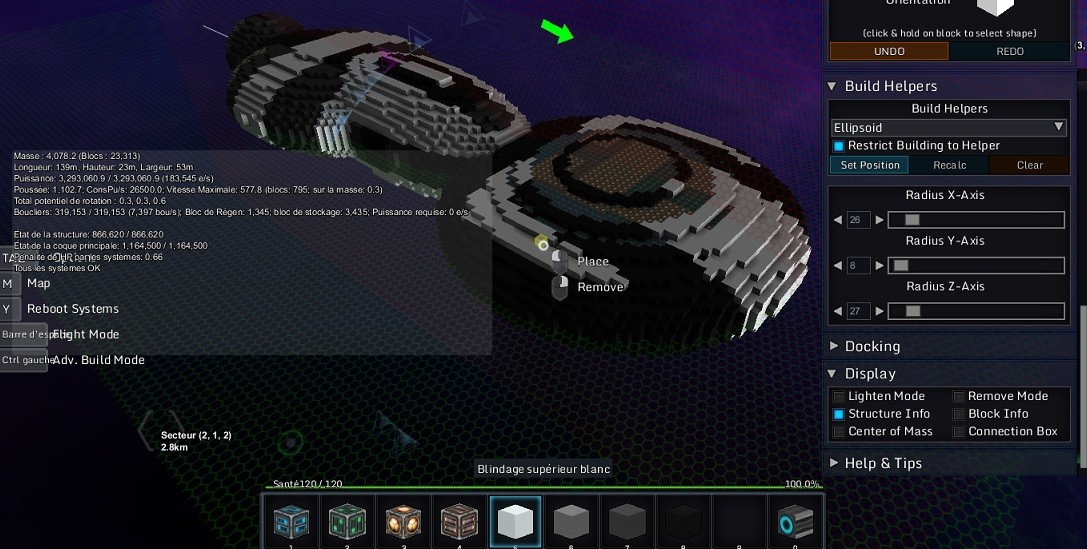Viewport: 1087px width, 549px height.
Task: Decrease Radius Y-Axis with left arrow
Action: [x=838, y=266]
